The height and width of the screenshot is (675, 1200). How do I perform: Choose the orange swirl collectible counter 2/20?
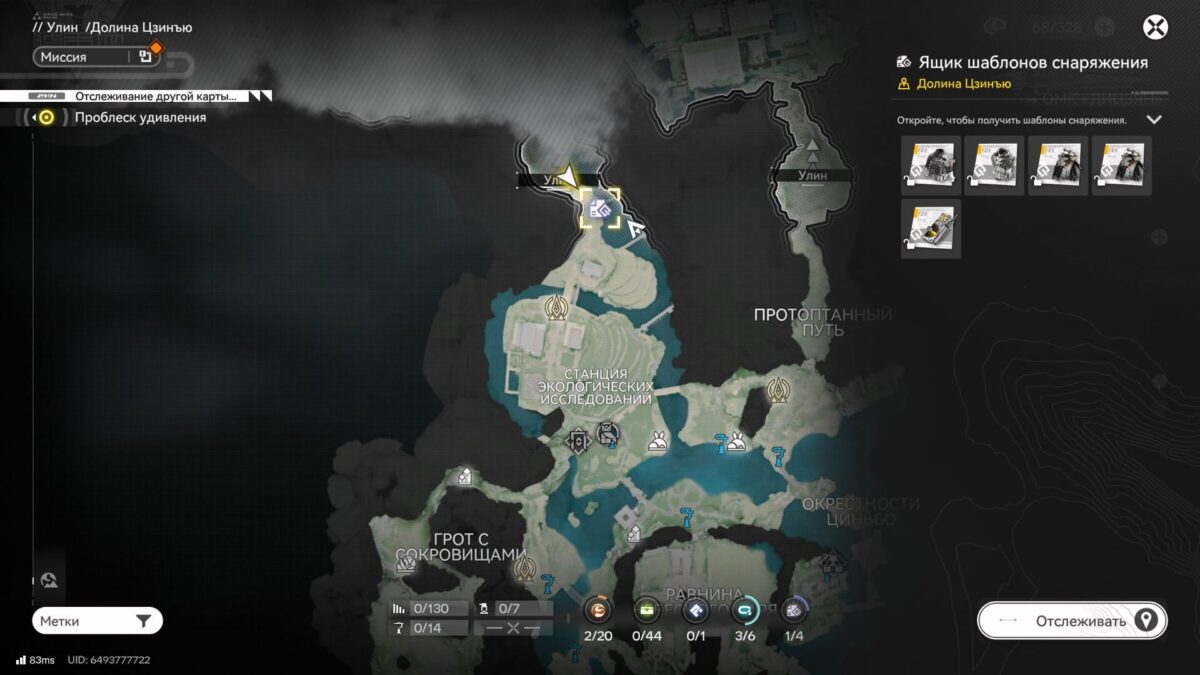point(598,610)
